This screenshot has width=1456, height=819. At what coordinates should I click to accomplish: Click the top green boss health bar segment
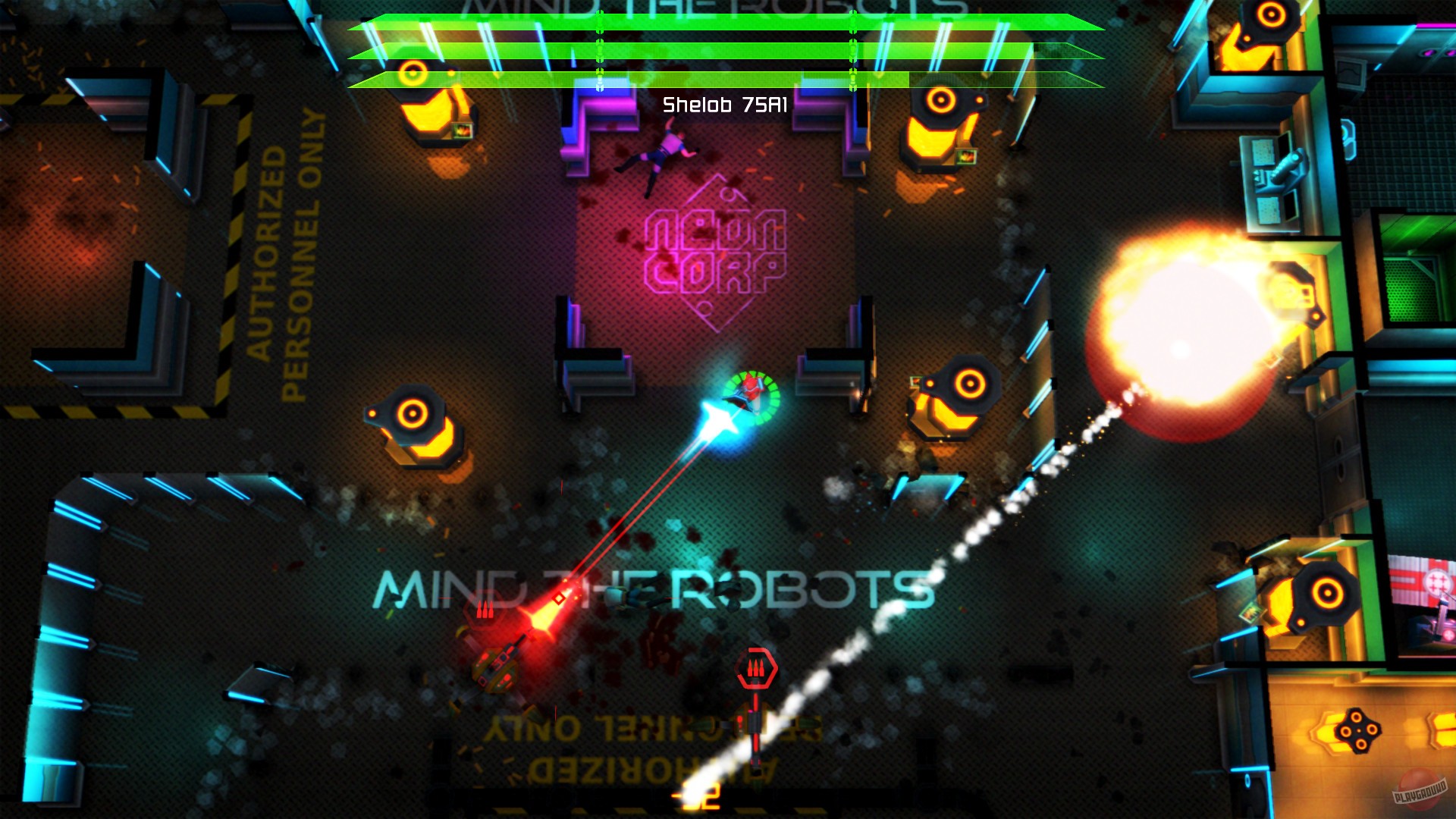point(720,23)
